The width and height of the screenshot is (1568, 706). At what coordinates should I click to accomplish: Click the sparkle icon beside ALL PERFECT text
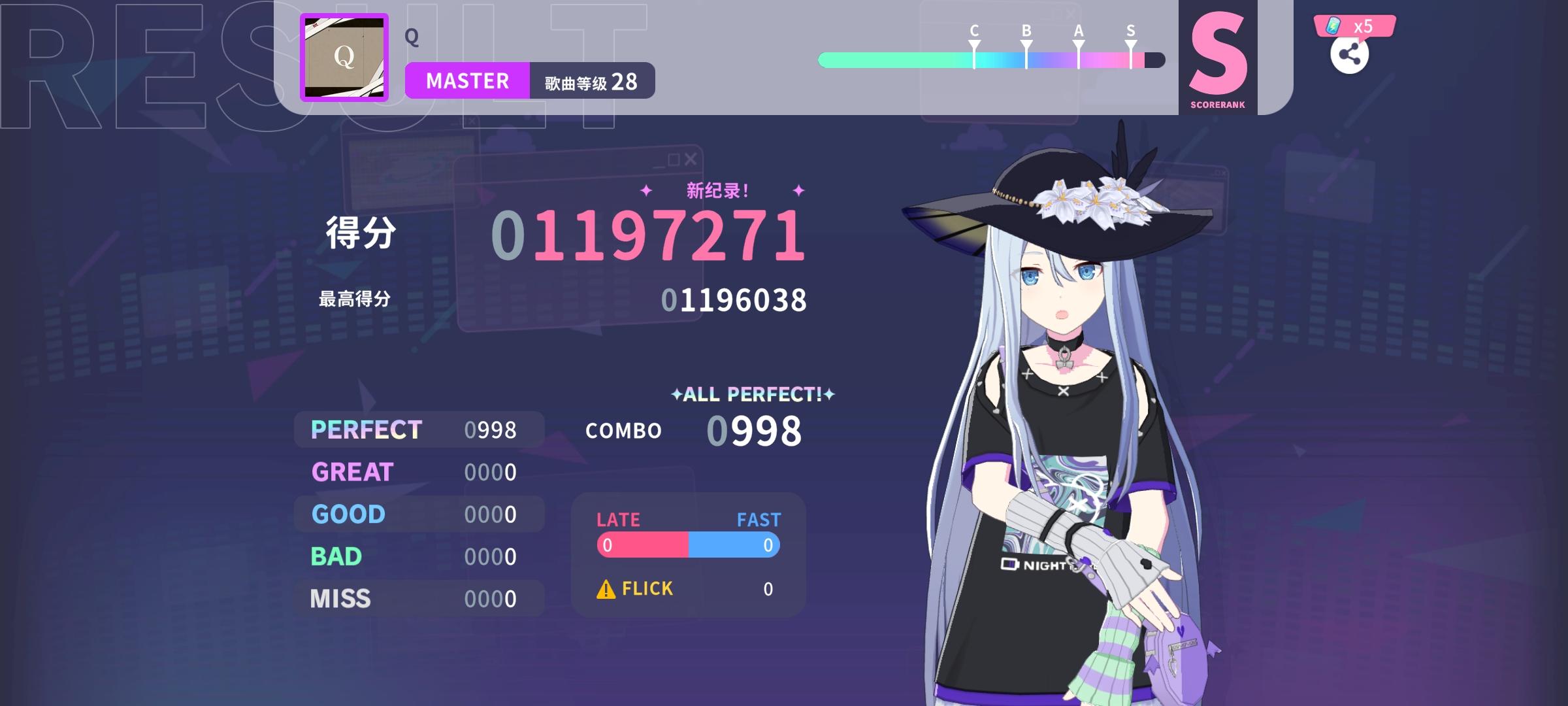[x=676, y=394]
